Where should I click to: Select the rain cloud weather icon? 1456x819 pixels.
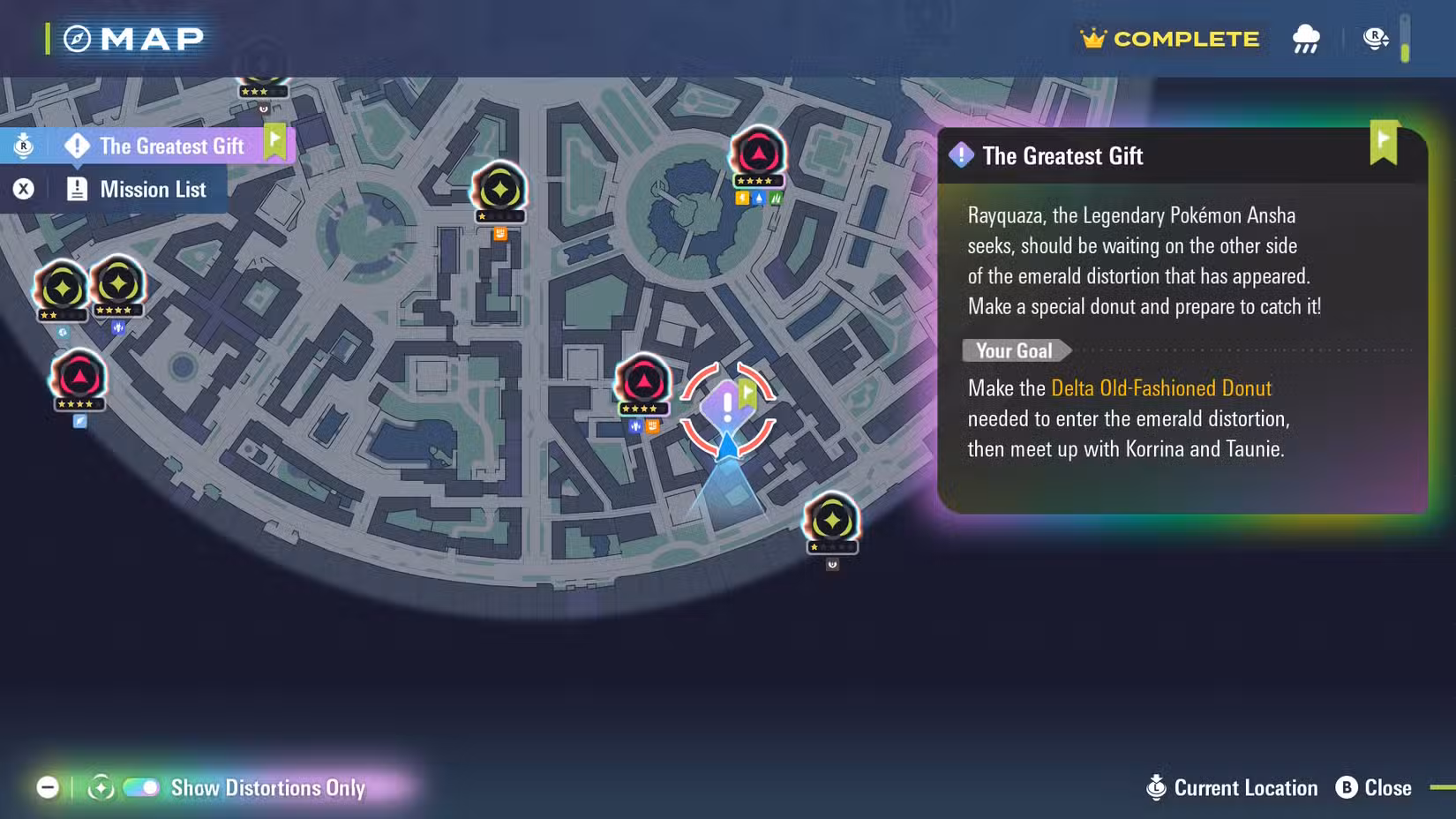(1306, 39)
